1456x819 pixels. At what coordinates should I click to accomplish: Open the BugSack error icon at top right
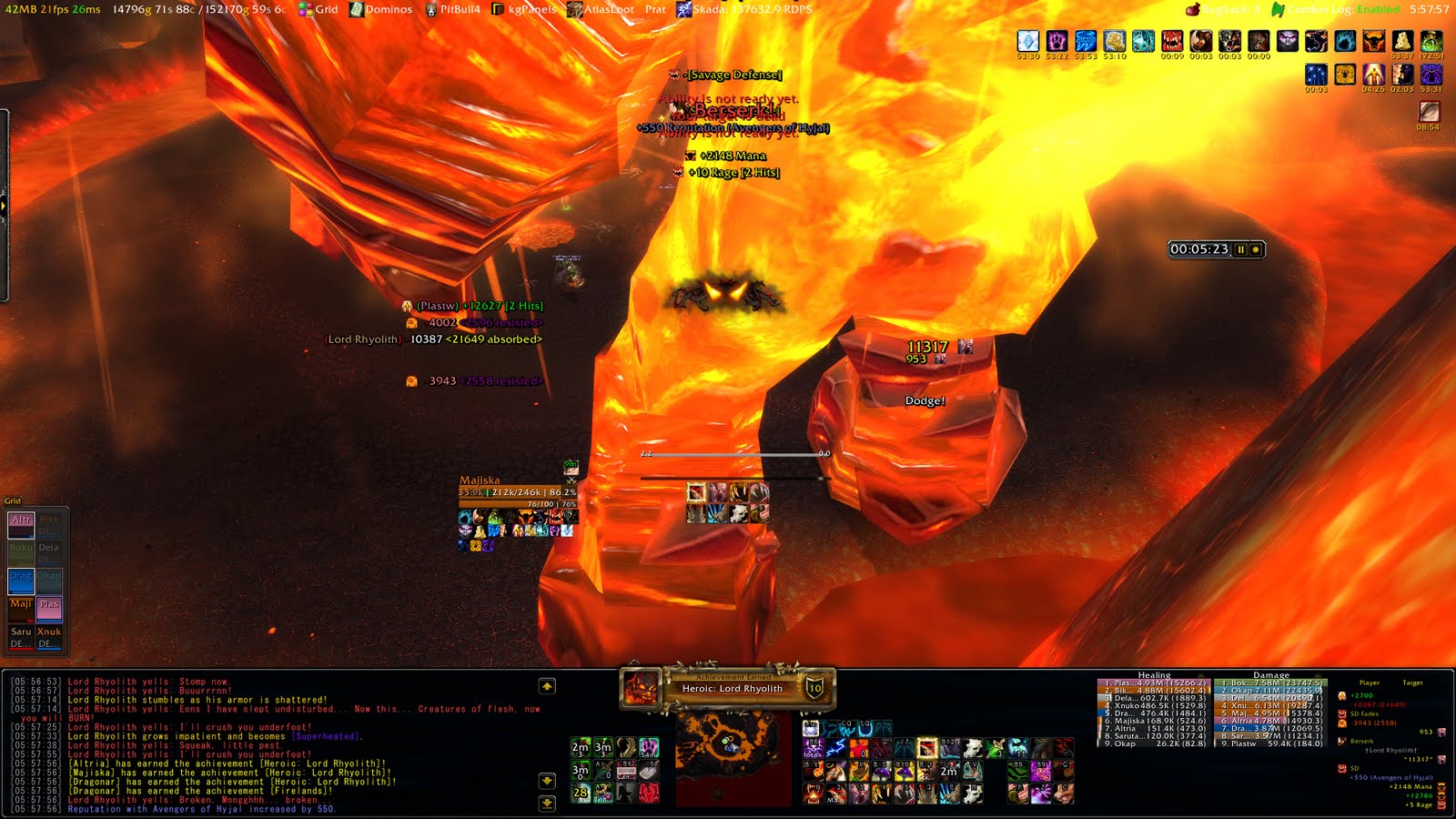(x=1192, y=10)
